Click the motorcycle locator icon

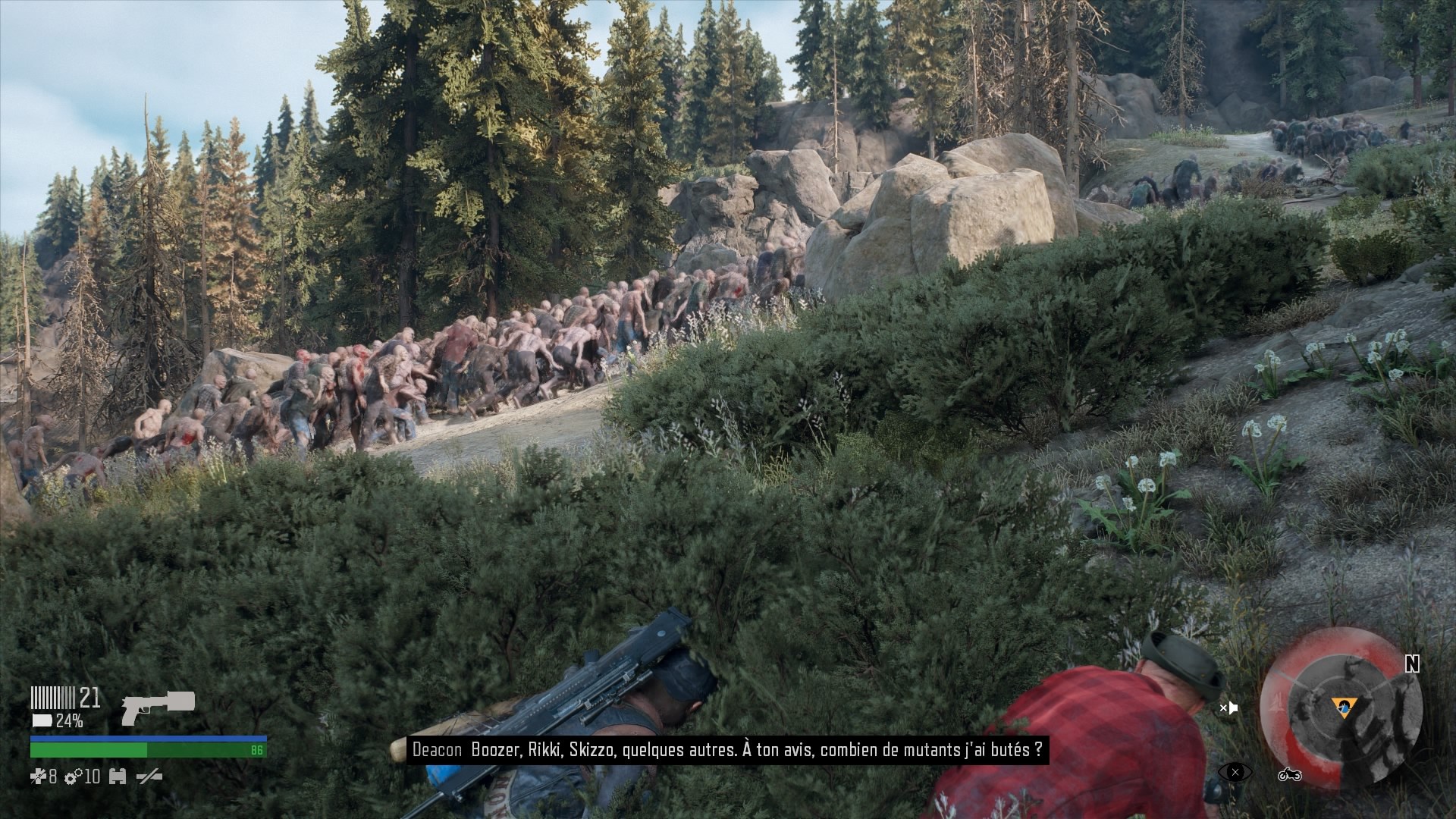(x=1289, y=774)
